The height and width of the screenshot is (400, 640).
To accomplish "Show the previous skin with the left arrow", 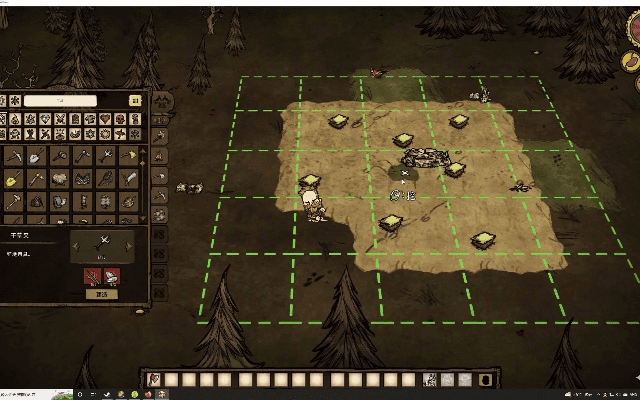I will click(76, 245).
